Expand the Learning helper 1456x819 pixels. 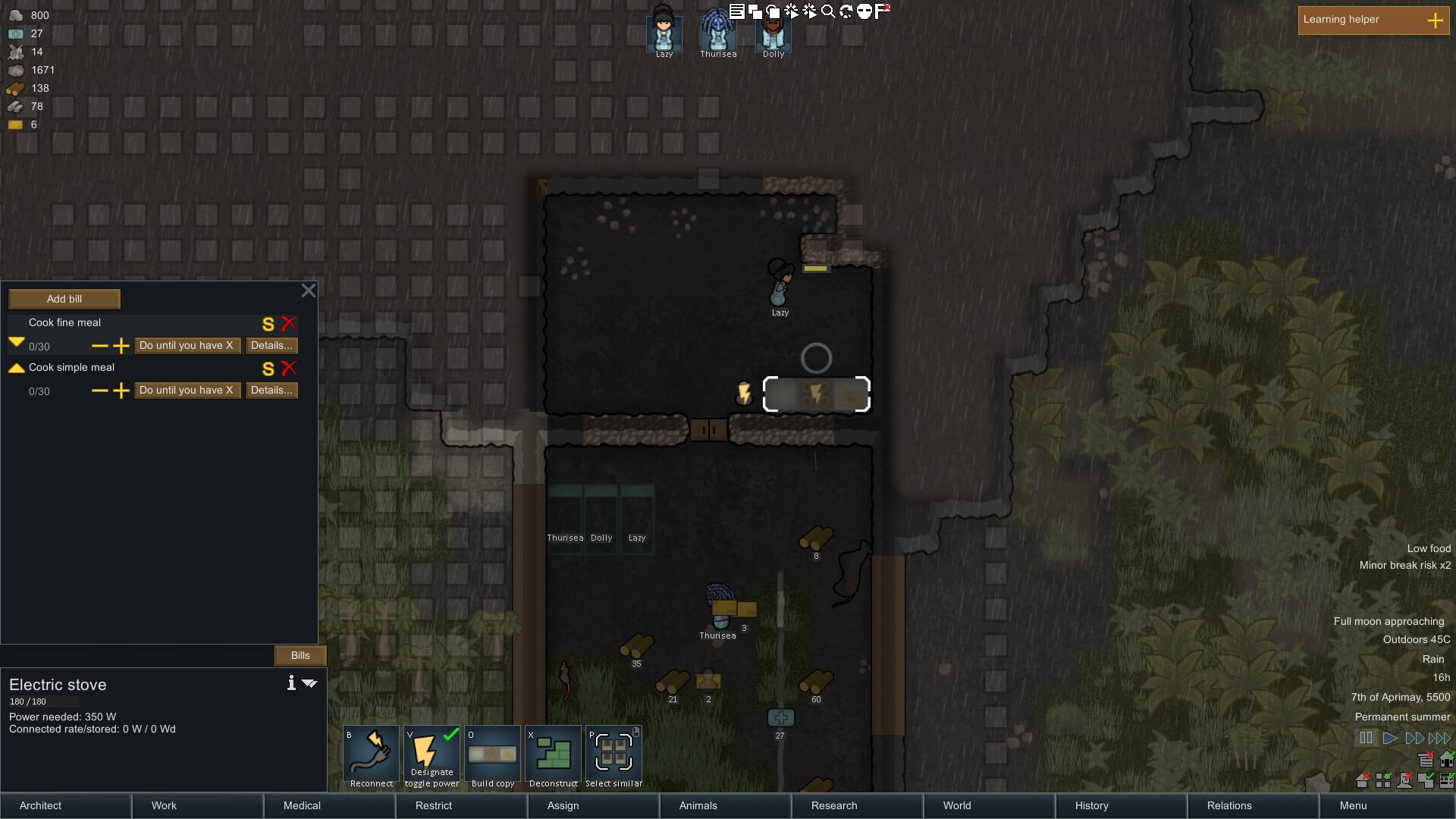tap(1435, 20)
